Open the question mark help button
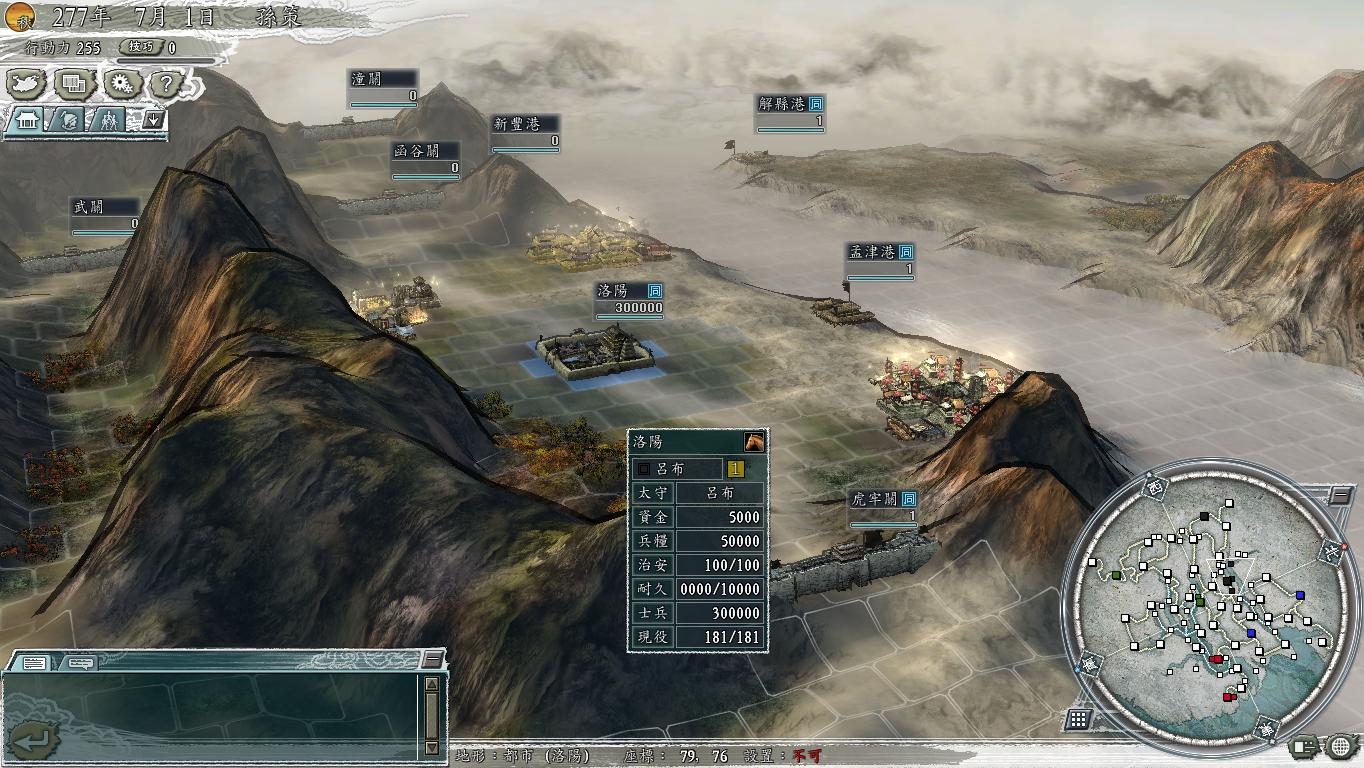Screen dimensions: 1364x768 (x=167, y=84)
